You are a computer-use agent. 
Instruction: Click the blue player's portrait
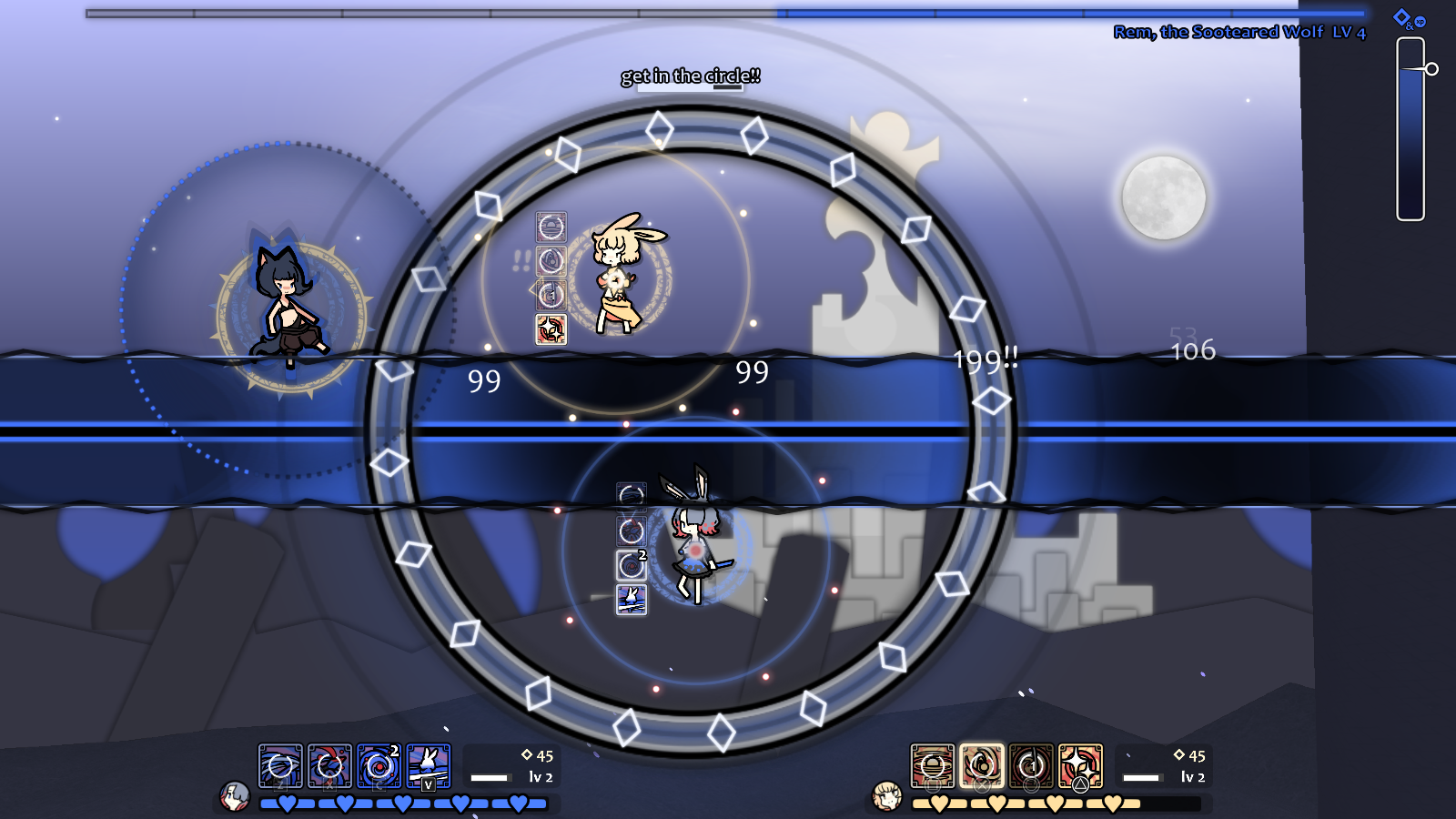coord(234,798)
